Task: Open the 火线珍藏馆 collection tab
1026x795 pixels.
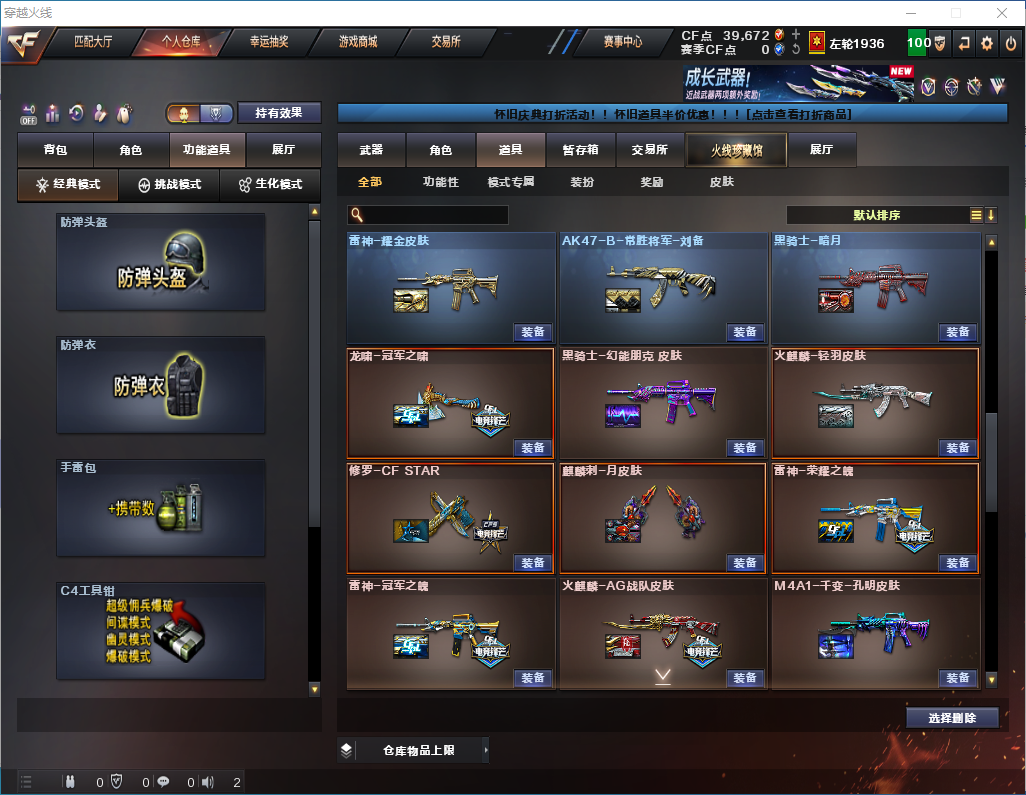Action: point(736,150)
